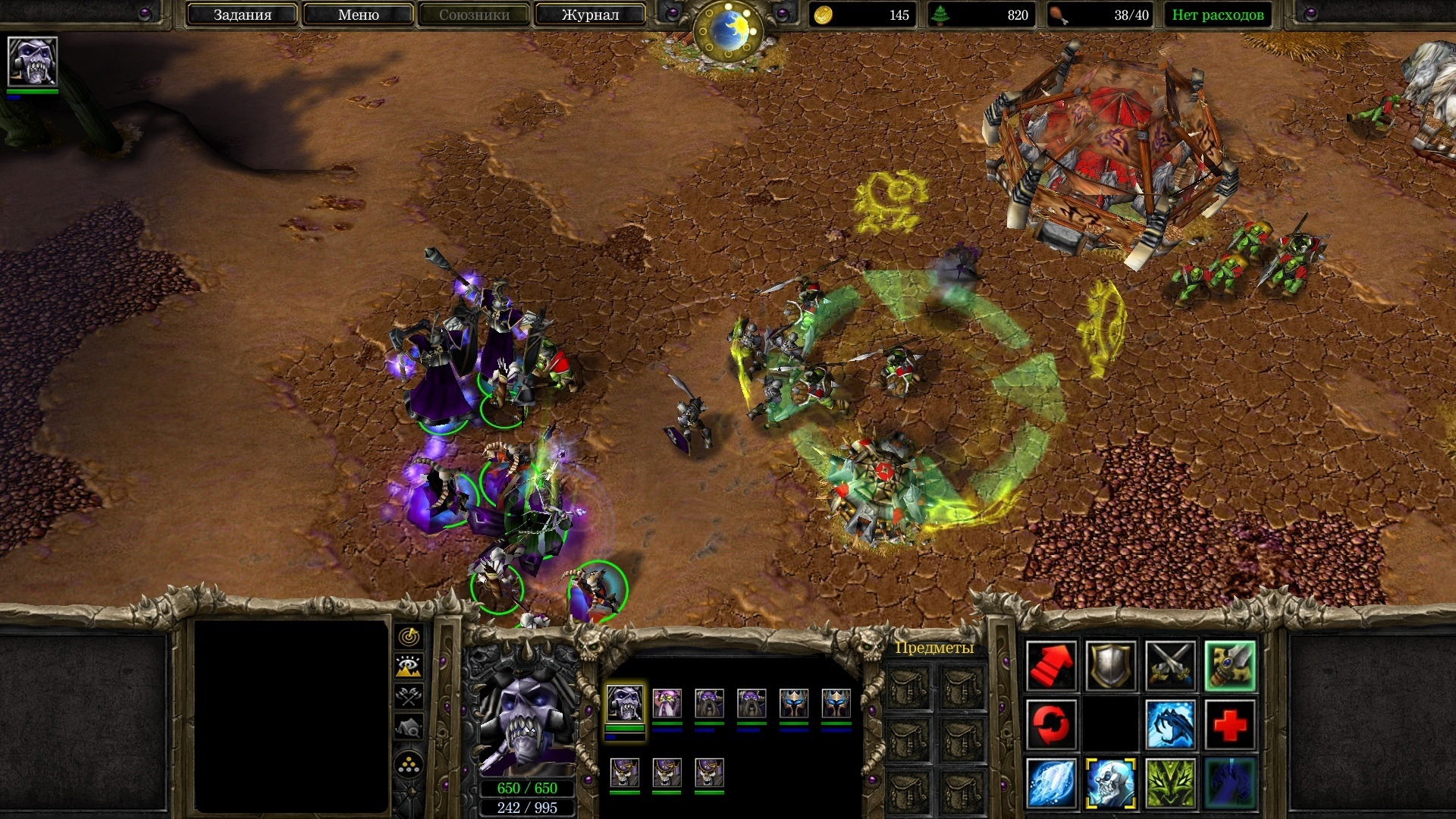Screen dimensions: 1456x819
Task: Click the minimap signal ping button
Action: 409,635
